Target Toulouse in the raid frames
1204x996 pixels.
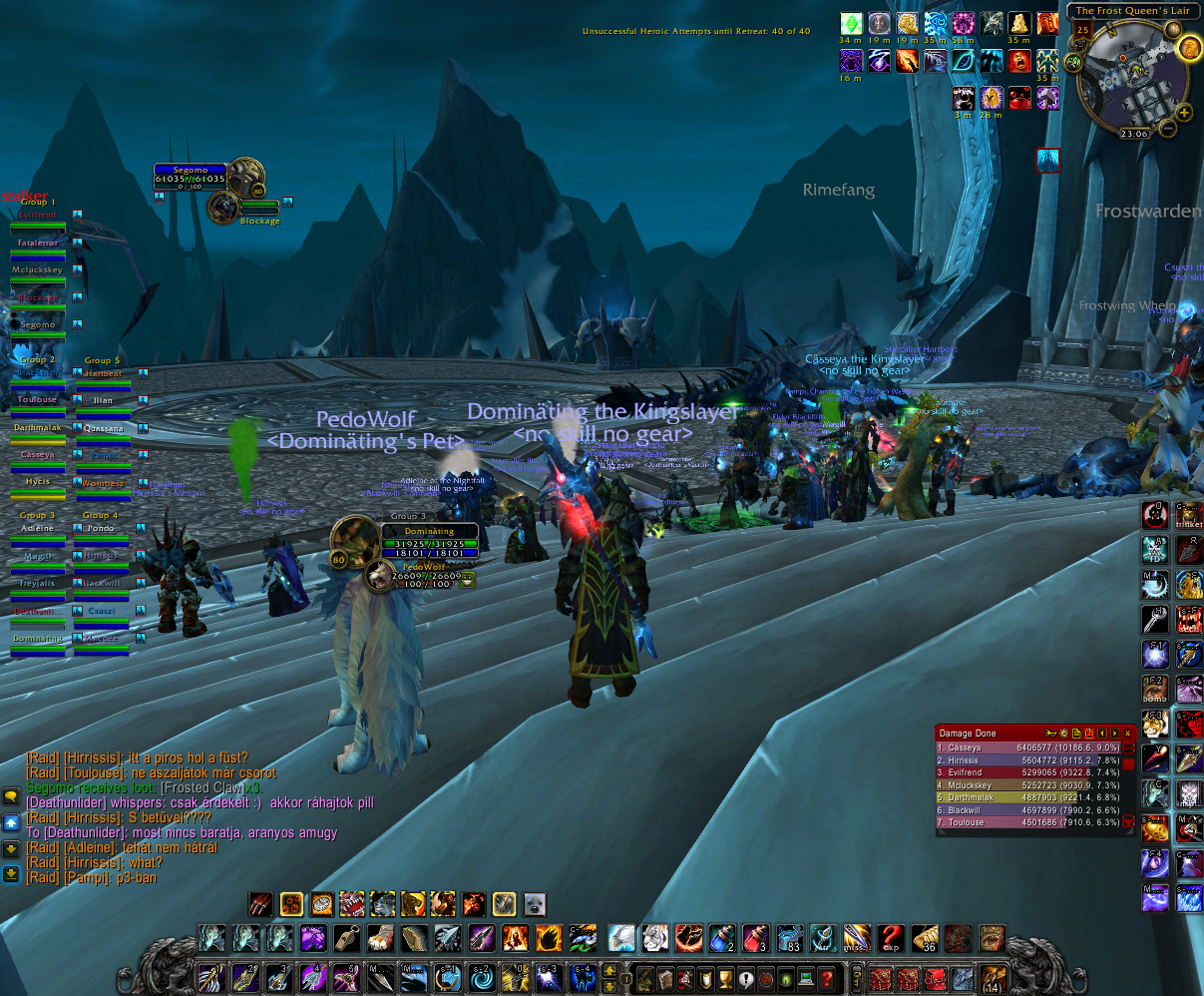click(x=38, y=404)
